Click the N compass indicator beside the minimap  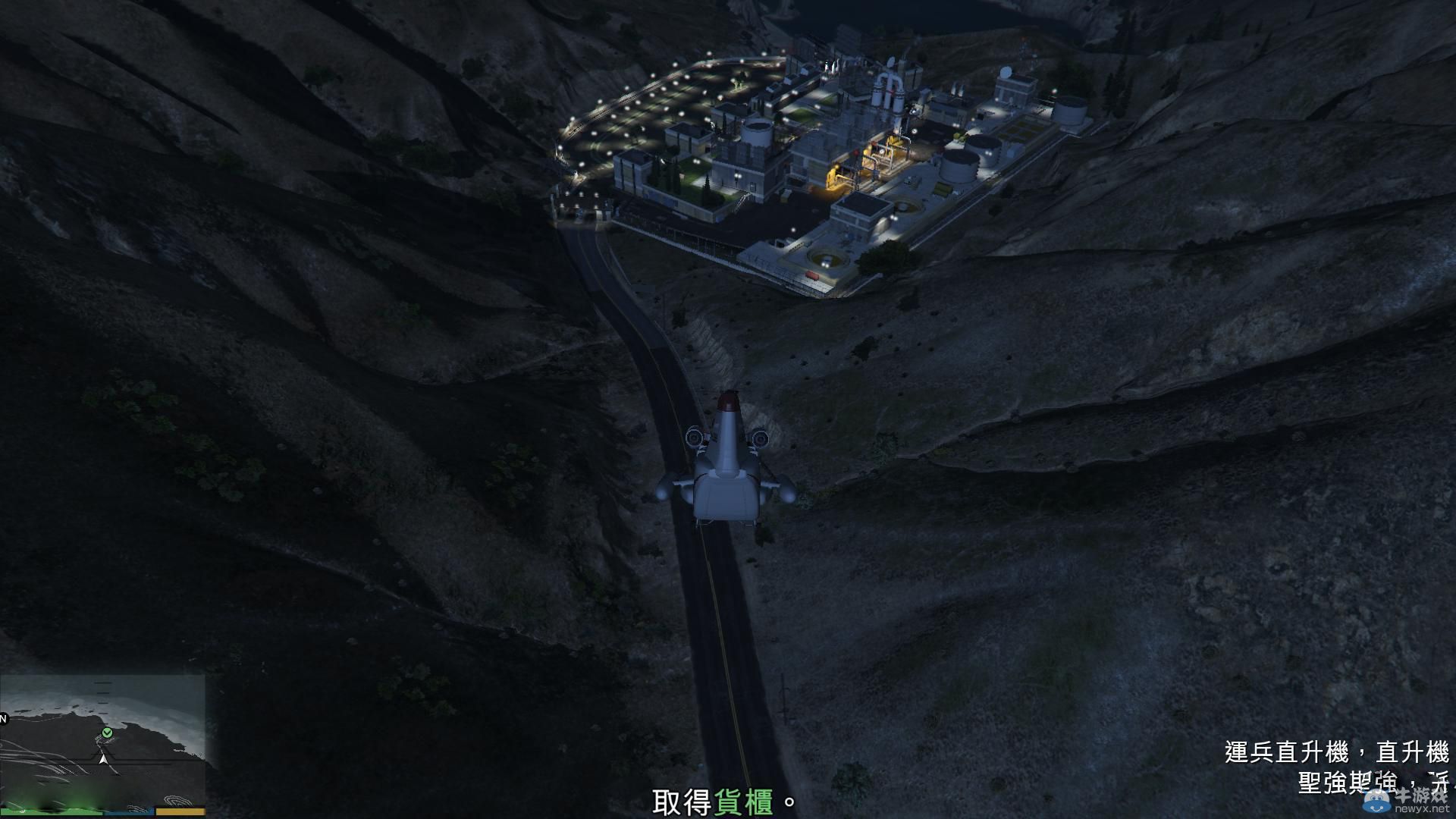click(x=4, y=719)
